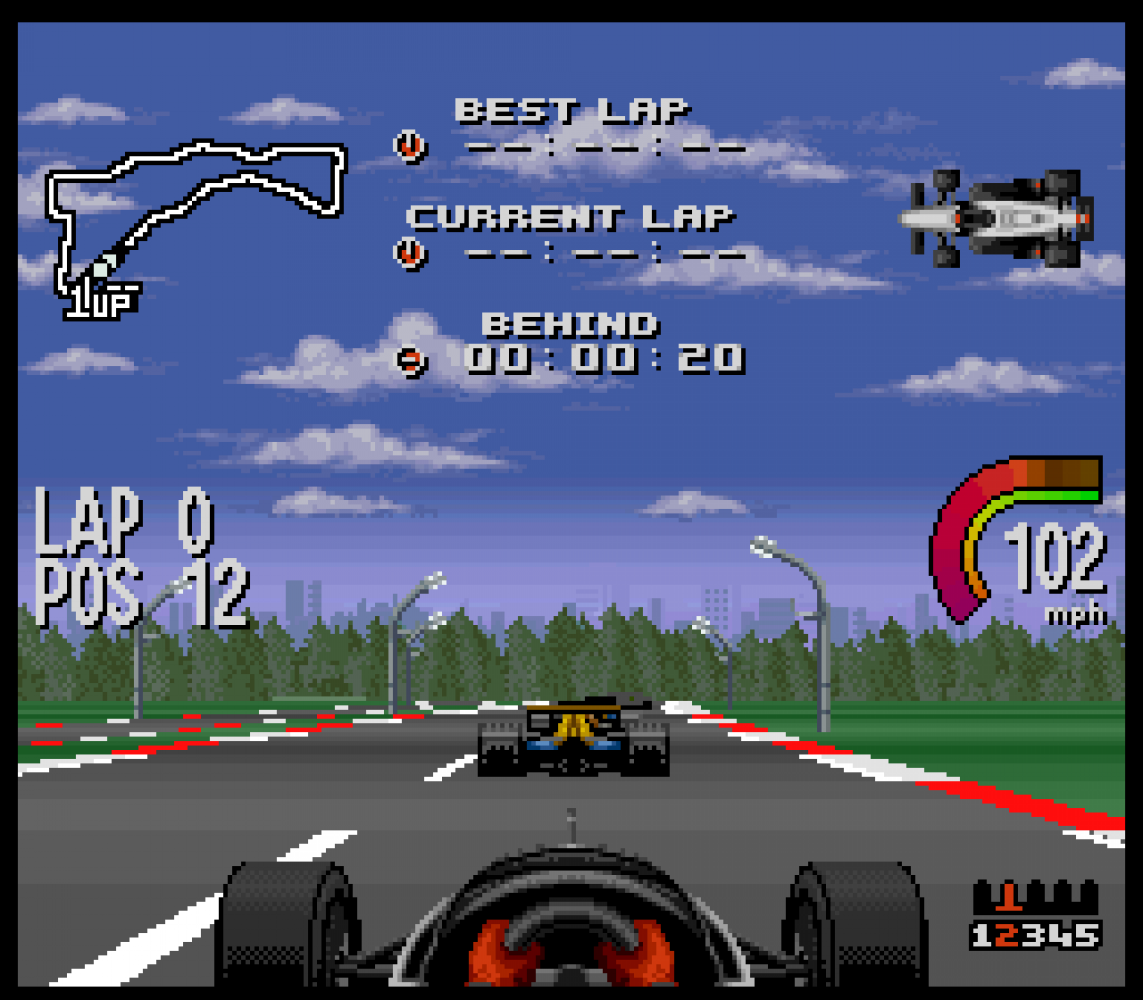Select the car damage status diagram

[x=995, y=217]
